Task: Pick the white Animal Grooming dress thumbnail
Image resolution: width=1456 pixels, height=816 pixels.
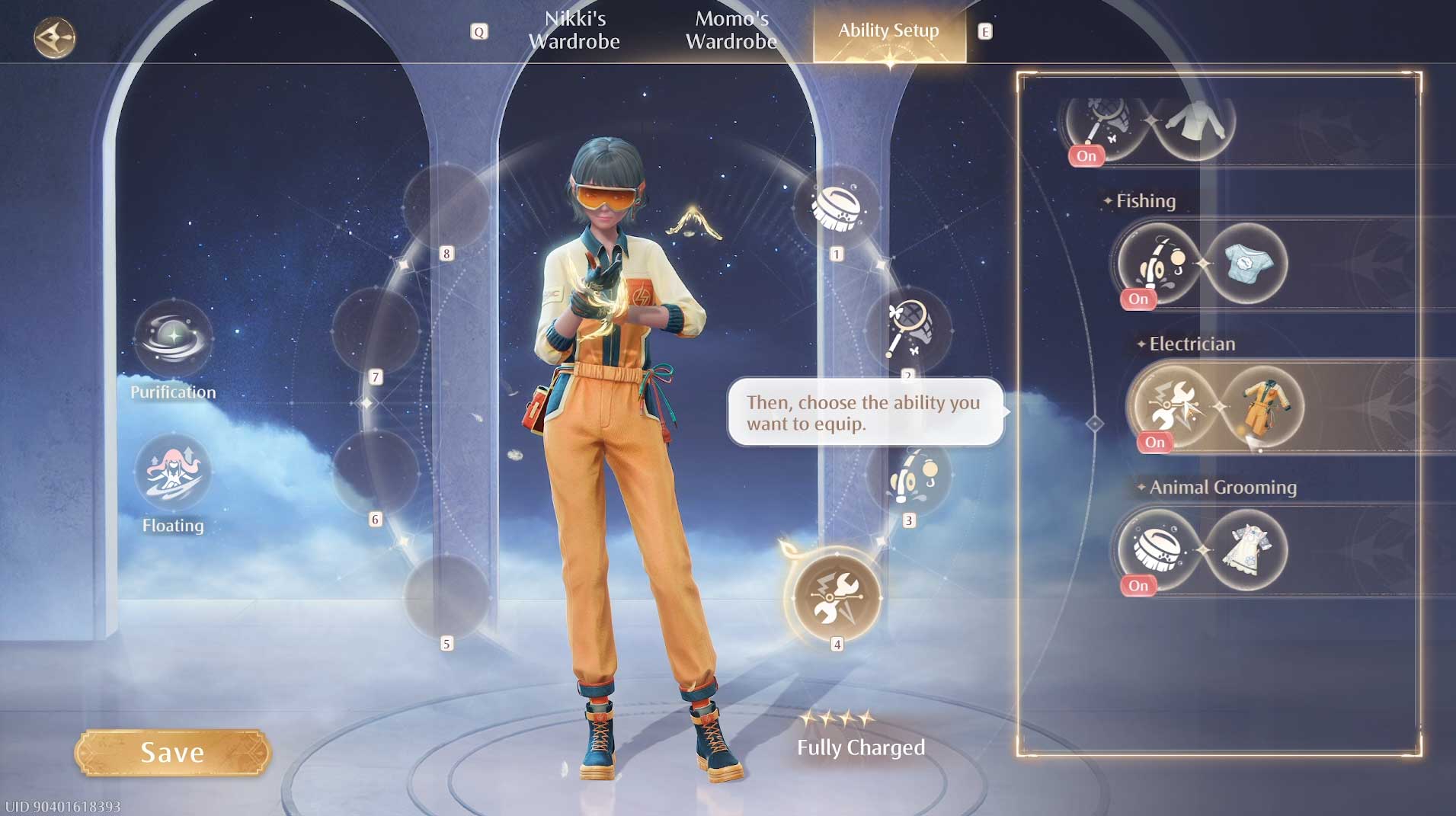Action: click(1246, 549)
